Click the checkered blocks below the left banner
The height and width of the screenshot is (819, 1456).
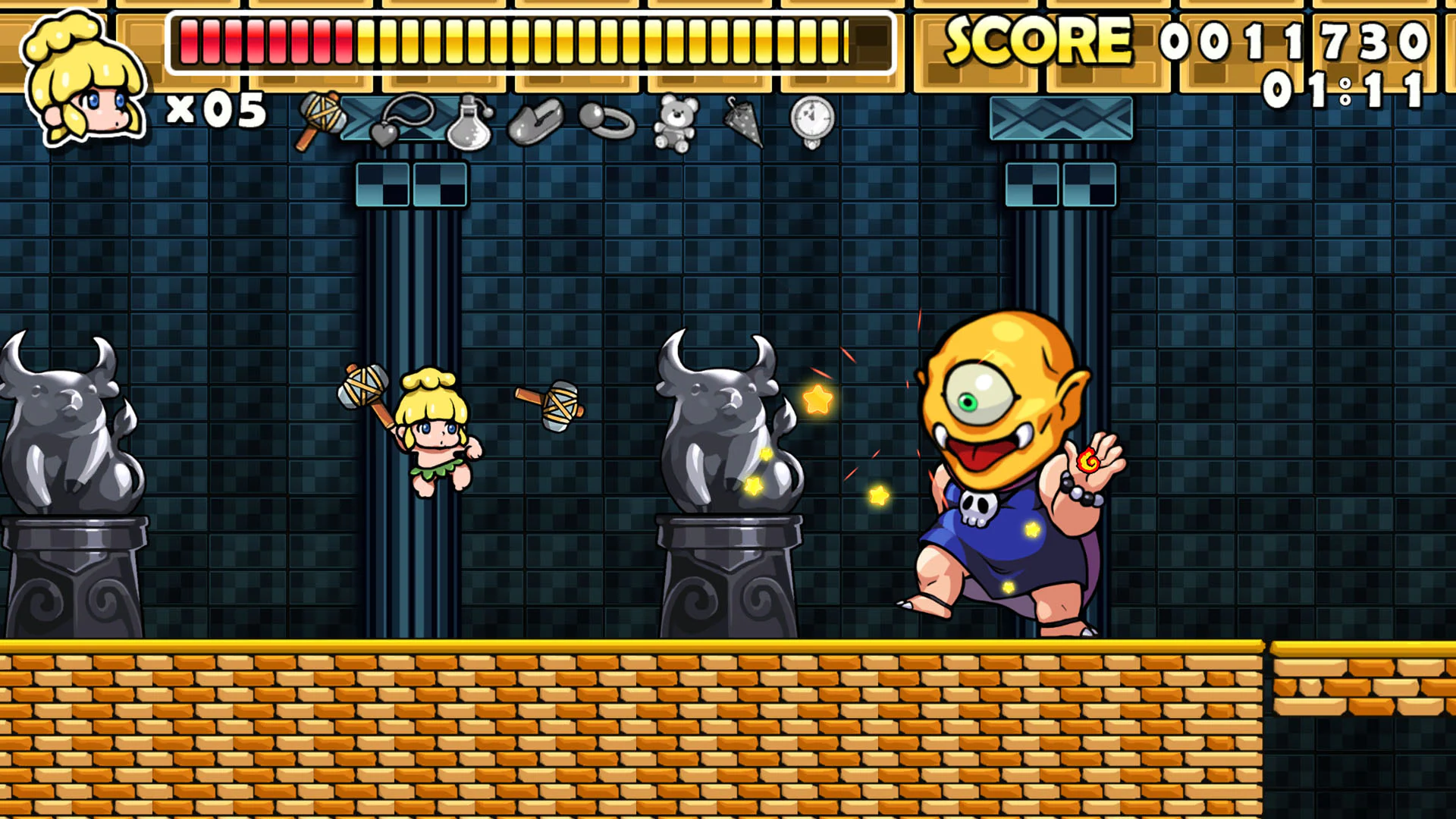click(409, 184)
